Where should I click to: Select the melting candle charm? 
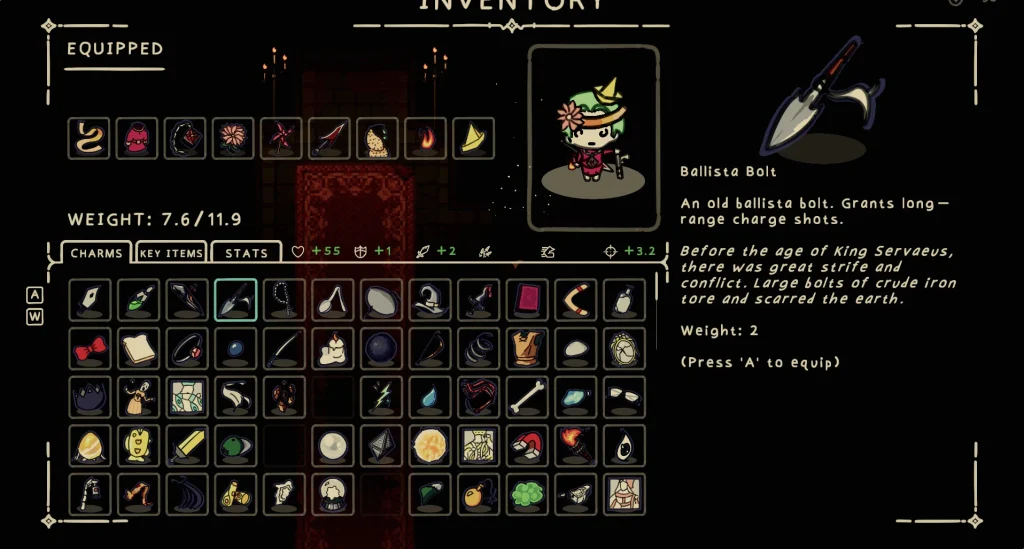point(333,348)
